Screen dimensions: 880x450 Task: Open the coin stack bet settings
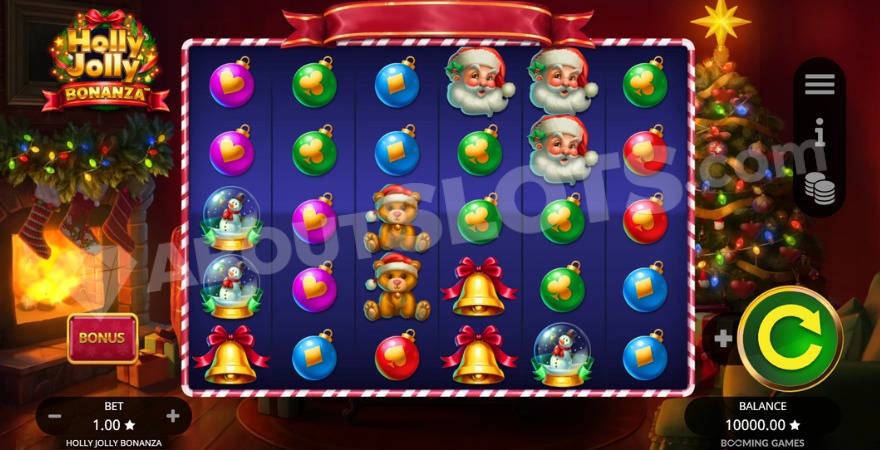tap(819, 187)
